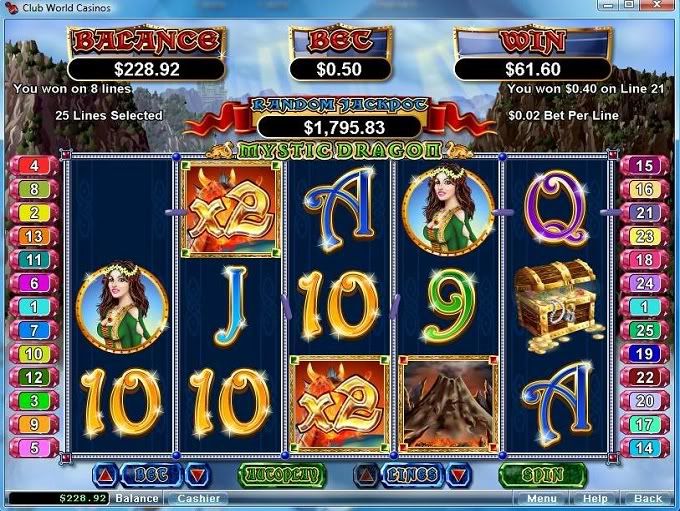Screen dimensions: 680x511
Task: Select payline 4 marker
Action: coord(34,166)
